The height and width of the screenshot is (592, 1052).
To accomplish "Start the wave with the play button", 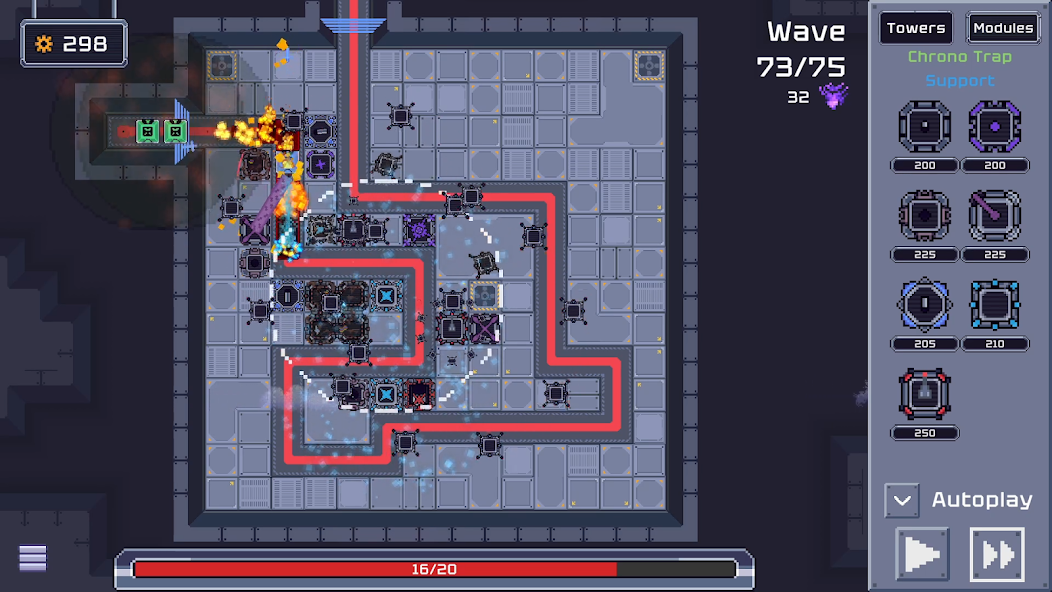I will (x=922, y=554).
